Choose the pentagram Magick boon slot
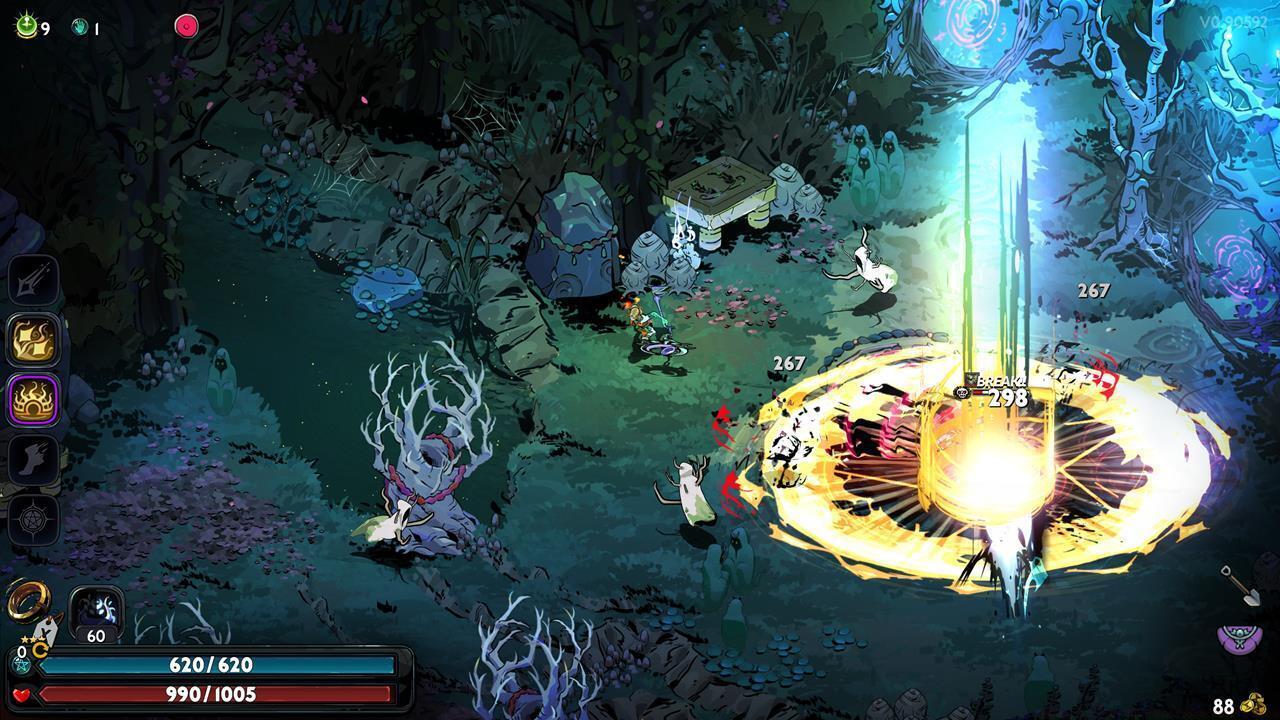 (33, 520)
